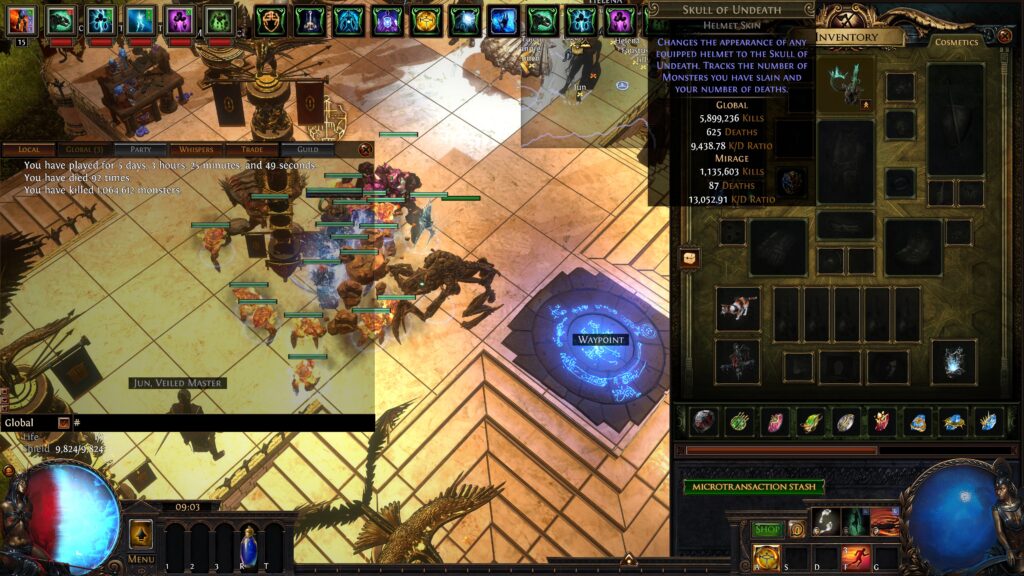Open the Global chat tab
Image resolution: width=1024 pixels, height=576 pixels.
click(x=84, y=150)
